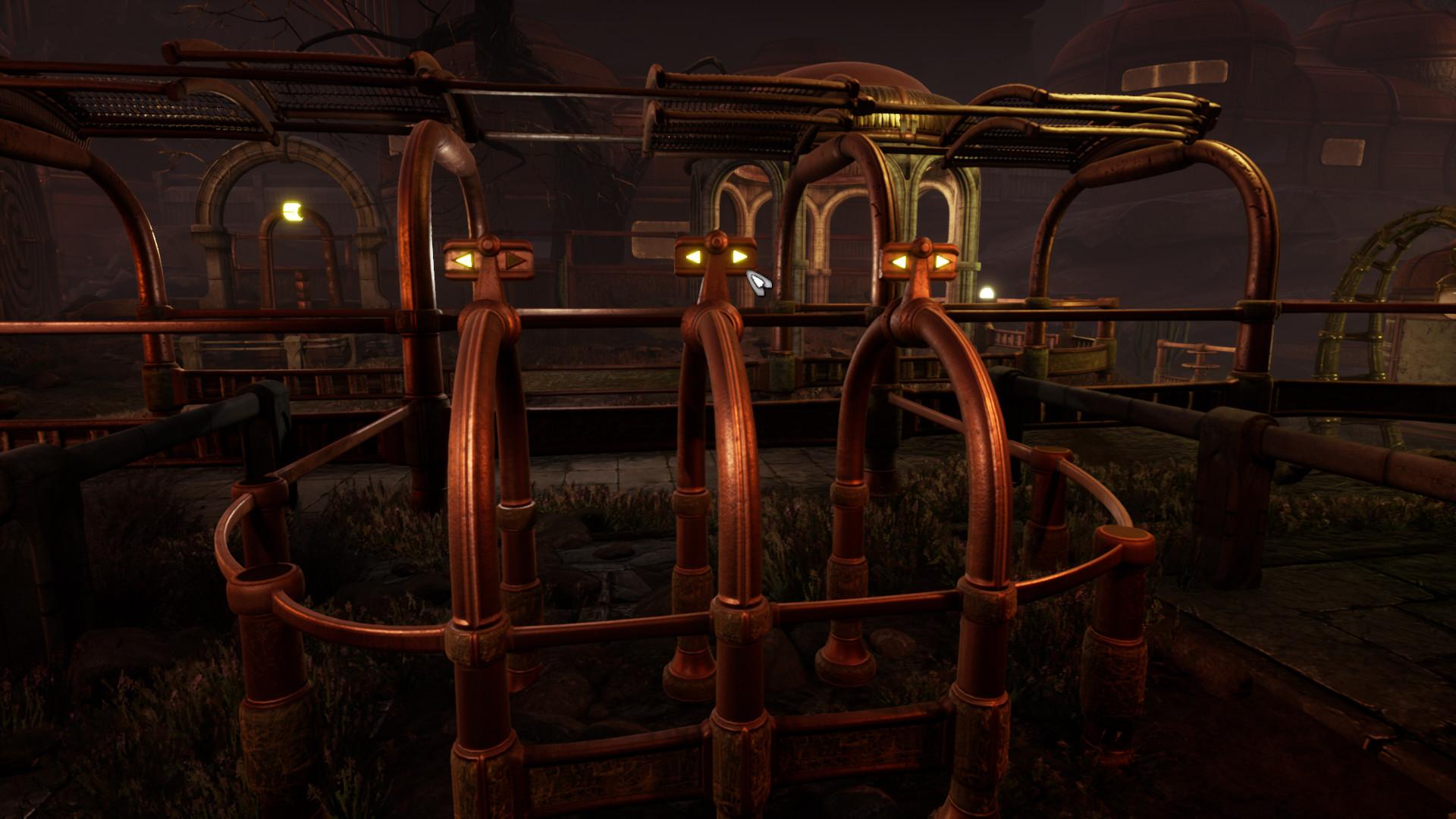This screenshot has height=819, width=1456.
Task: Select the round pivot hub atop the middle control
Action: point(716,240)
